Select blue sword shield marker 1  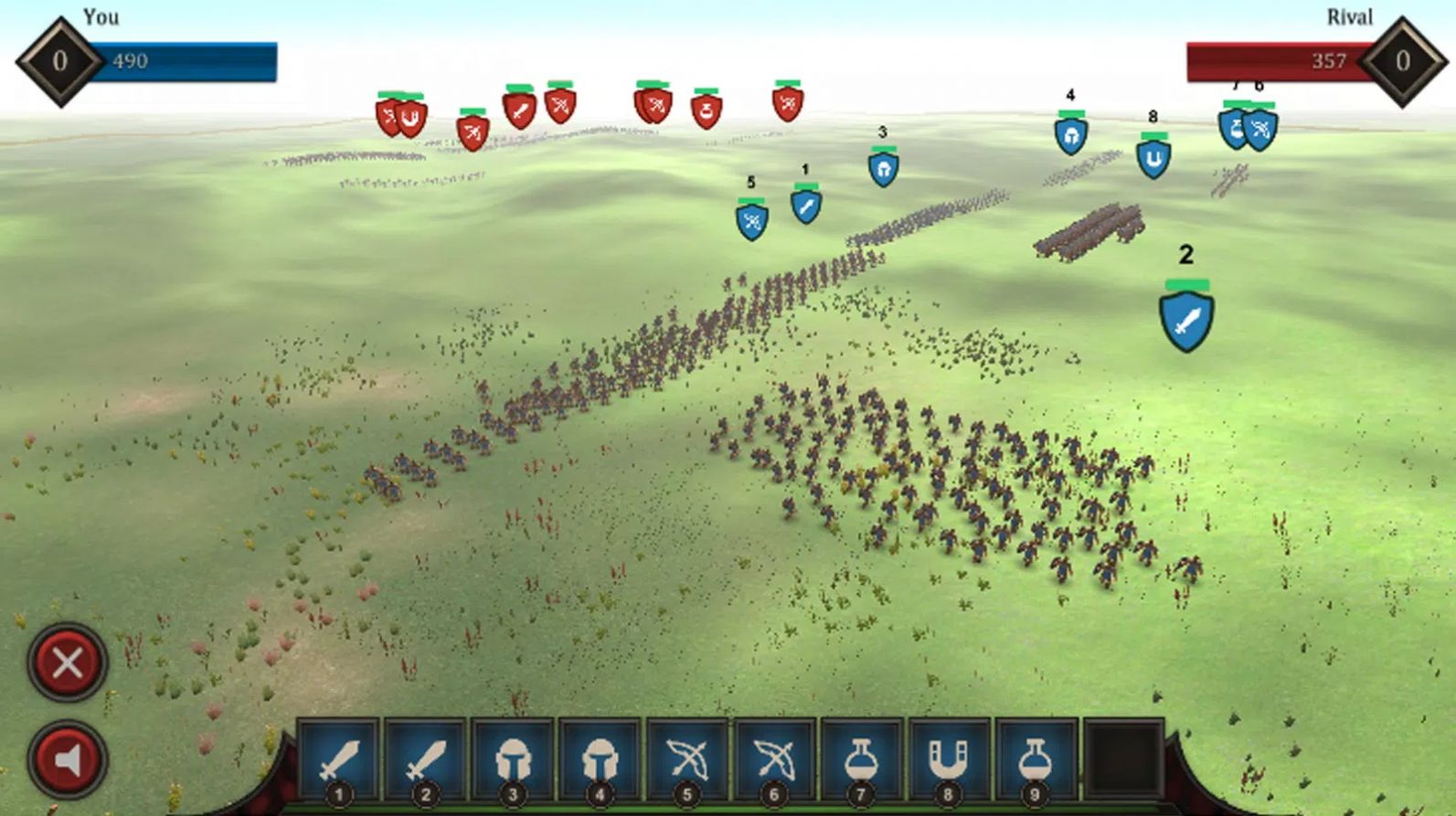point(805,207)
